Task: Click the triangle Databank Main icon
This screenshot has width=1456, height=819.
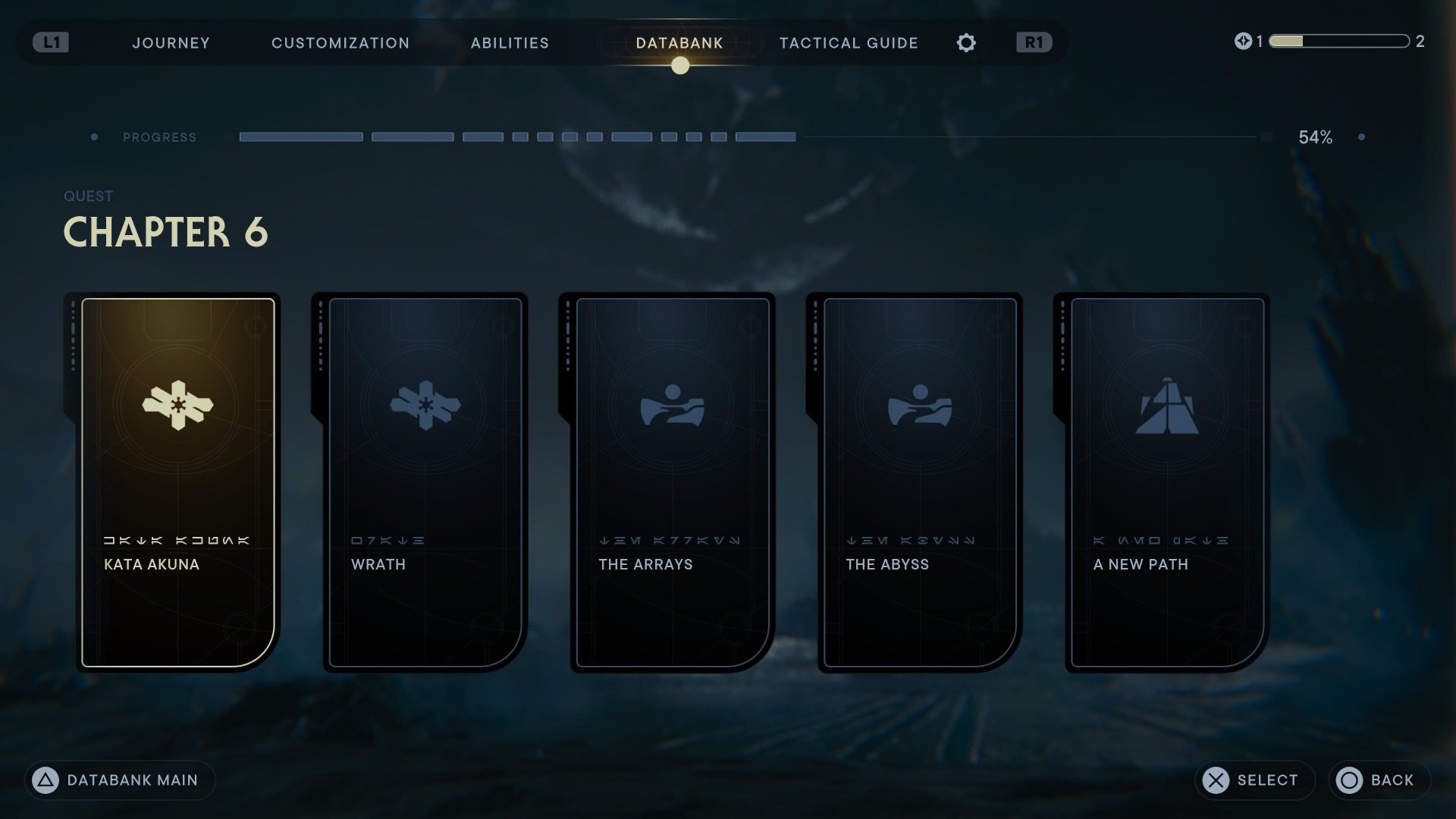Action: click(x=43, y=780)
